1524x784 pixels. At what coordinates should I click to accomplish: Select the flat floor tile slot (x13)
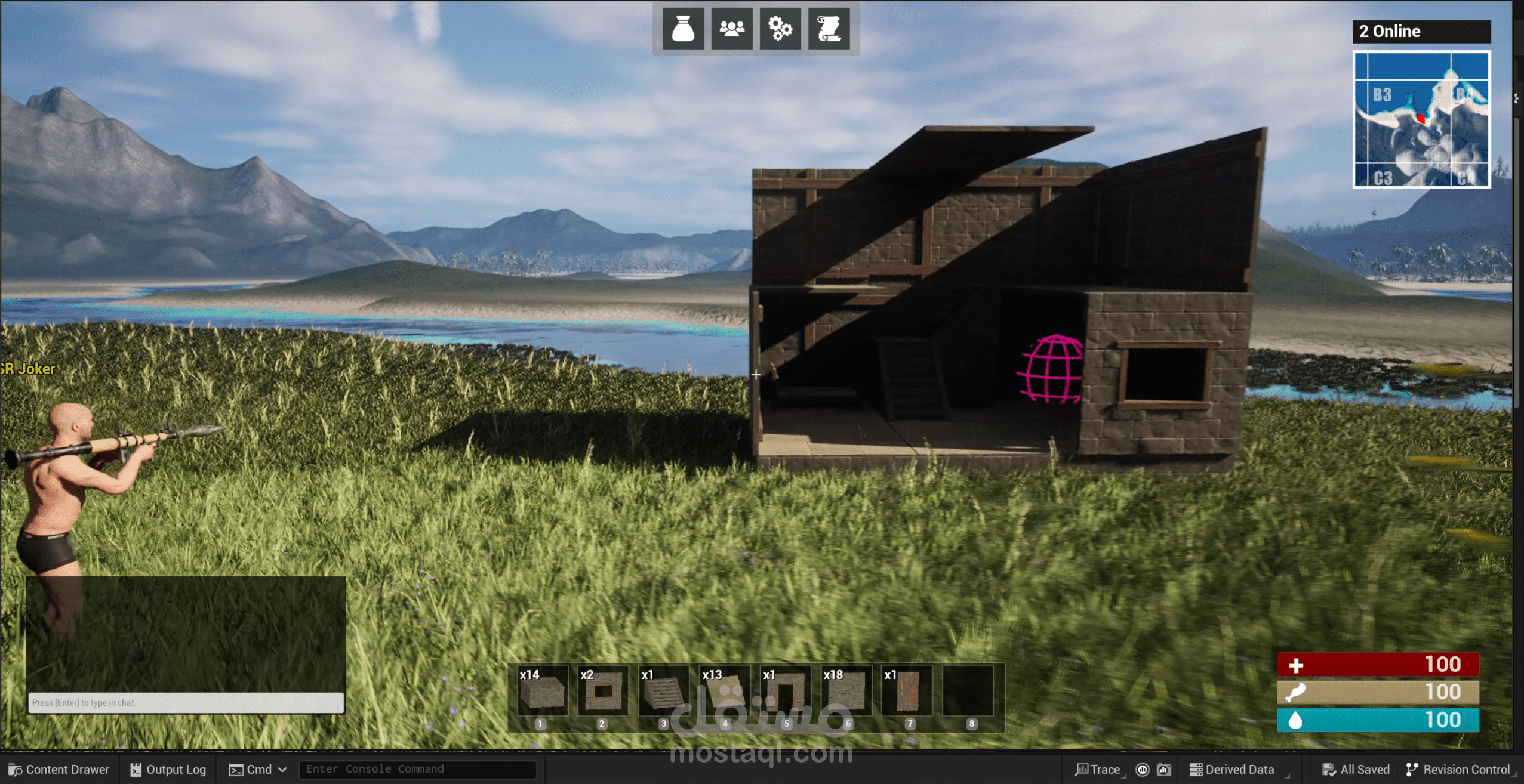(x=725, y=692)
